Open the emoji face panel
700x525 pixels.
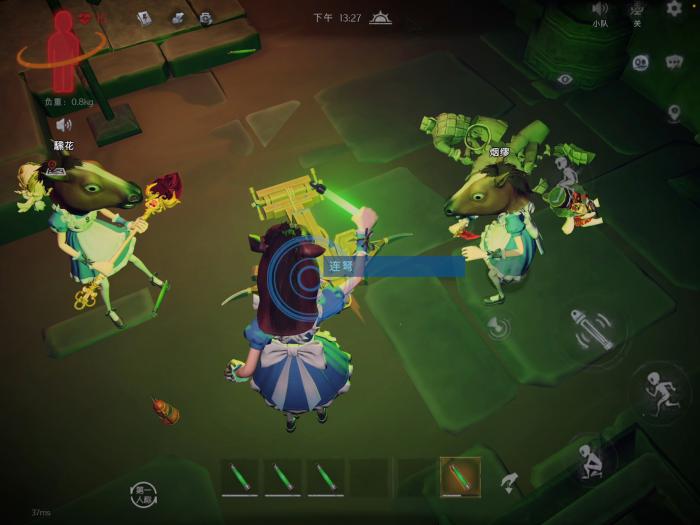pyautogui.click(x=641, y=62)
